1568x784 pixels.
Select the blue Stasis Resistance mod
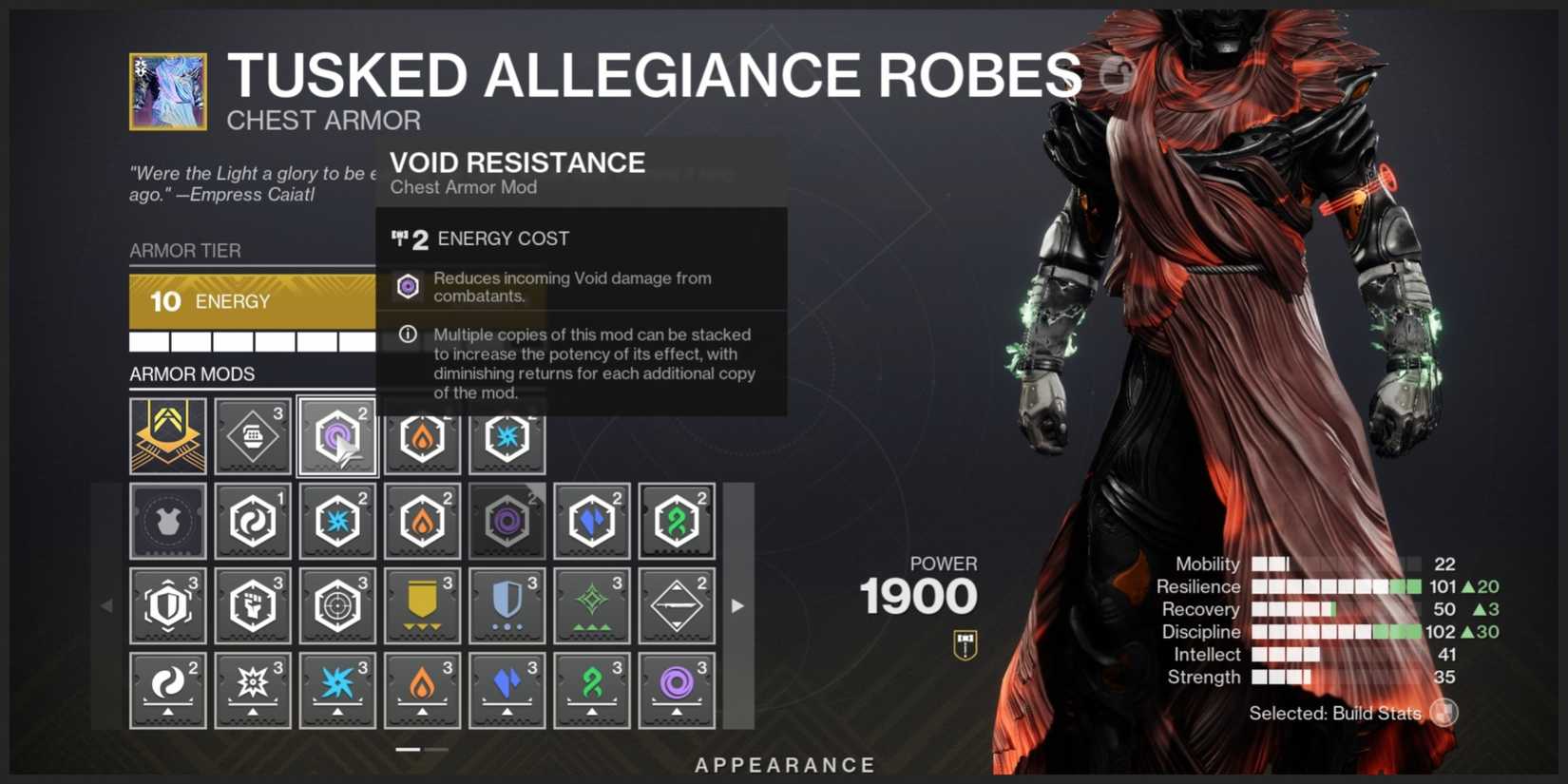(x=591, y=520)
